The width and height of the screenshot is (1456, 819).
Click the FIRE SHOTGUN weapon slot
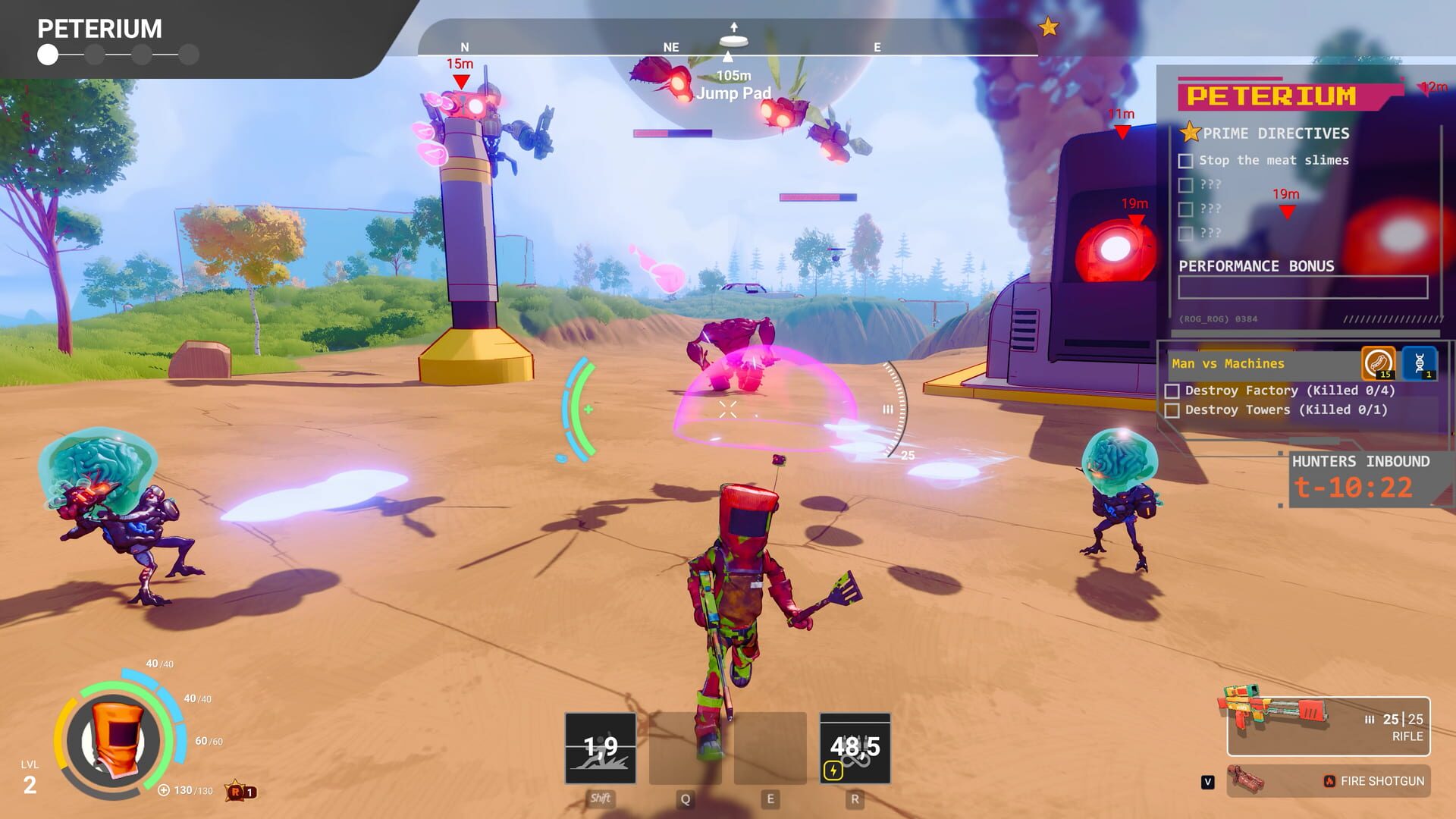tap(1335, 780)
